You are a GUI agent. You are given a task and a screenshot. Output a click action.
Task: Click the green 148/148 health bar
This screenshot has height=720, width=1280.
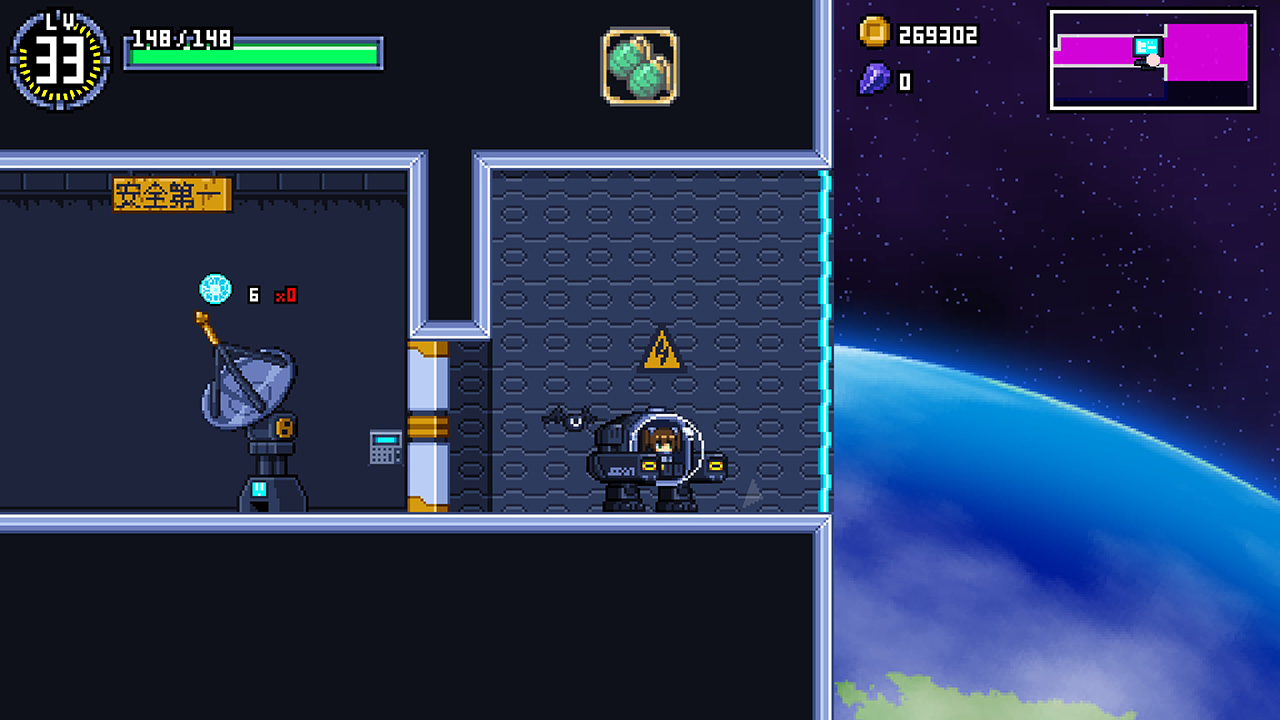click(x=253, y=50)
